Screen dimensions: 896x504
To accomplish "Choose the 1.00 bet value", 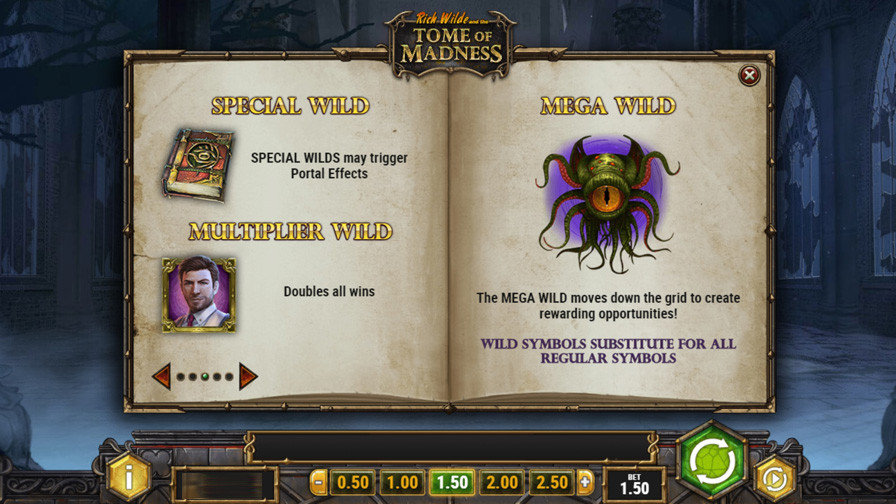I will tap(401, 483).
